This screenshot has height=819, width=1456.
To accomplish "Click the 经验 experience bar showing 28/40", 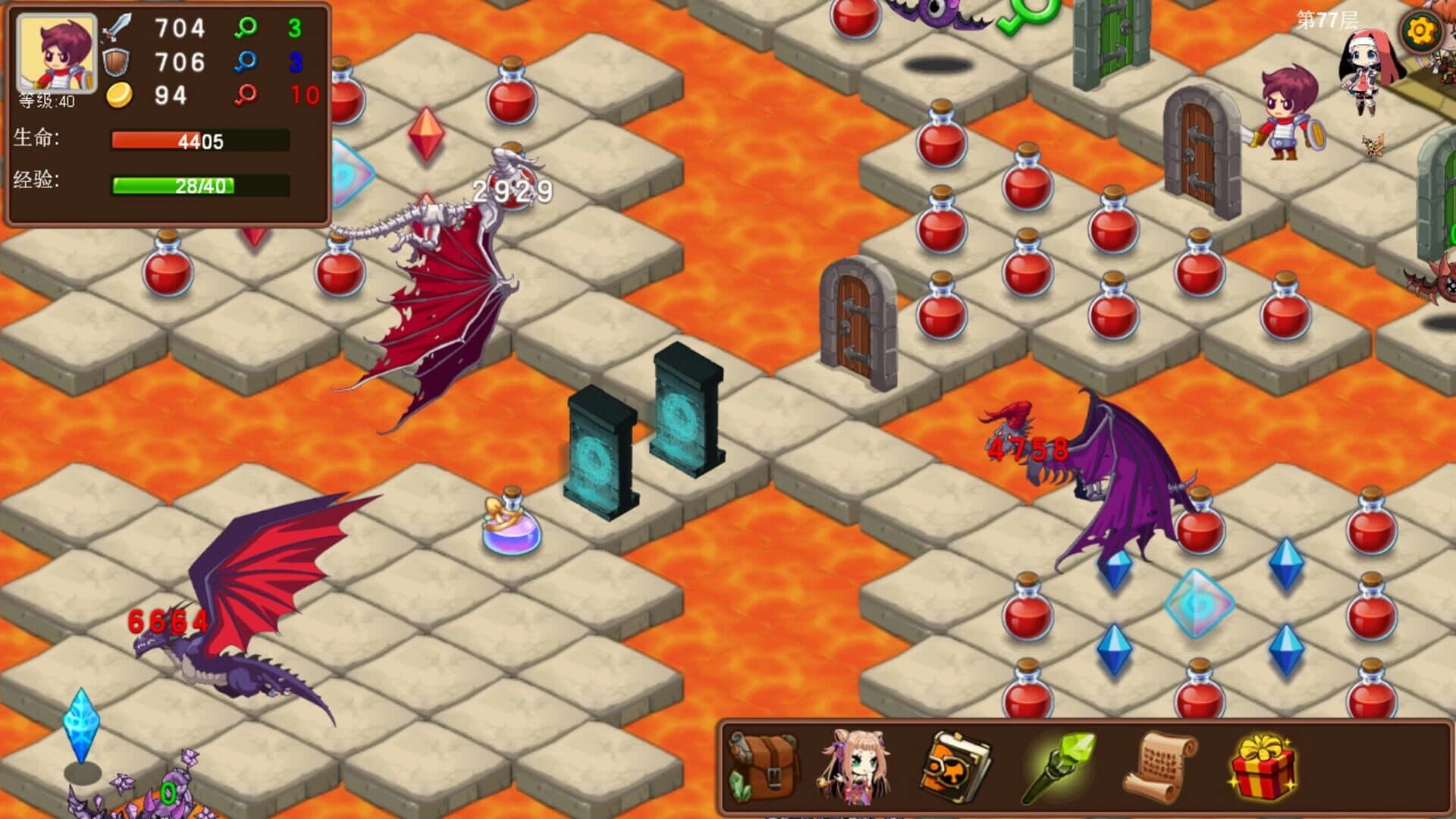I will tap(197, 184).
